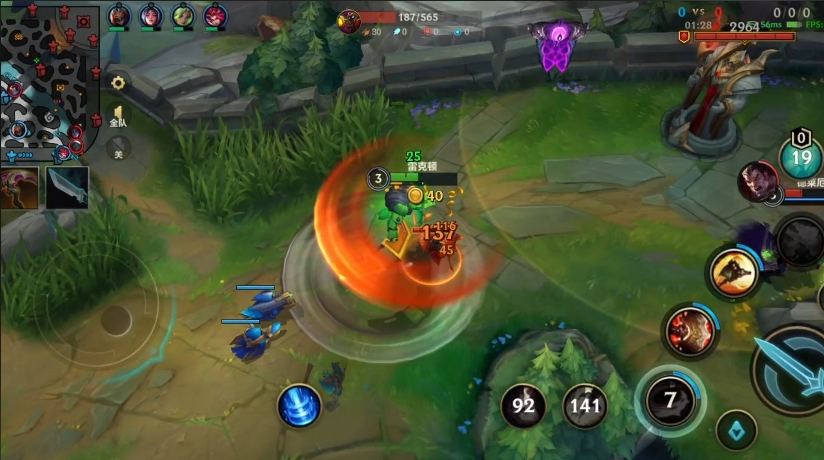
Task: Activate the blue recall ability button
Action: pos(299,405)
